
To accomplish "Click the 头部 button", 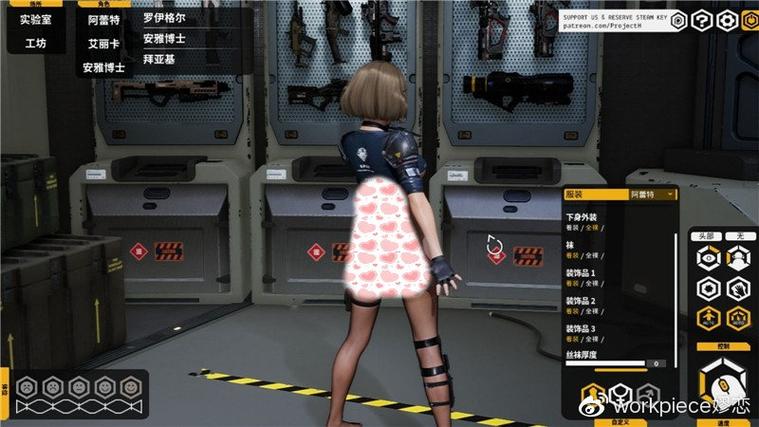I will click(707, 236).
